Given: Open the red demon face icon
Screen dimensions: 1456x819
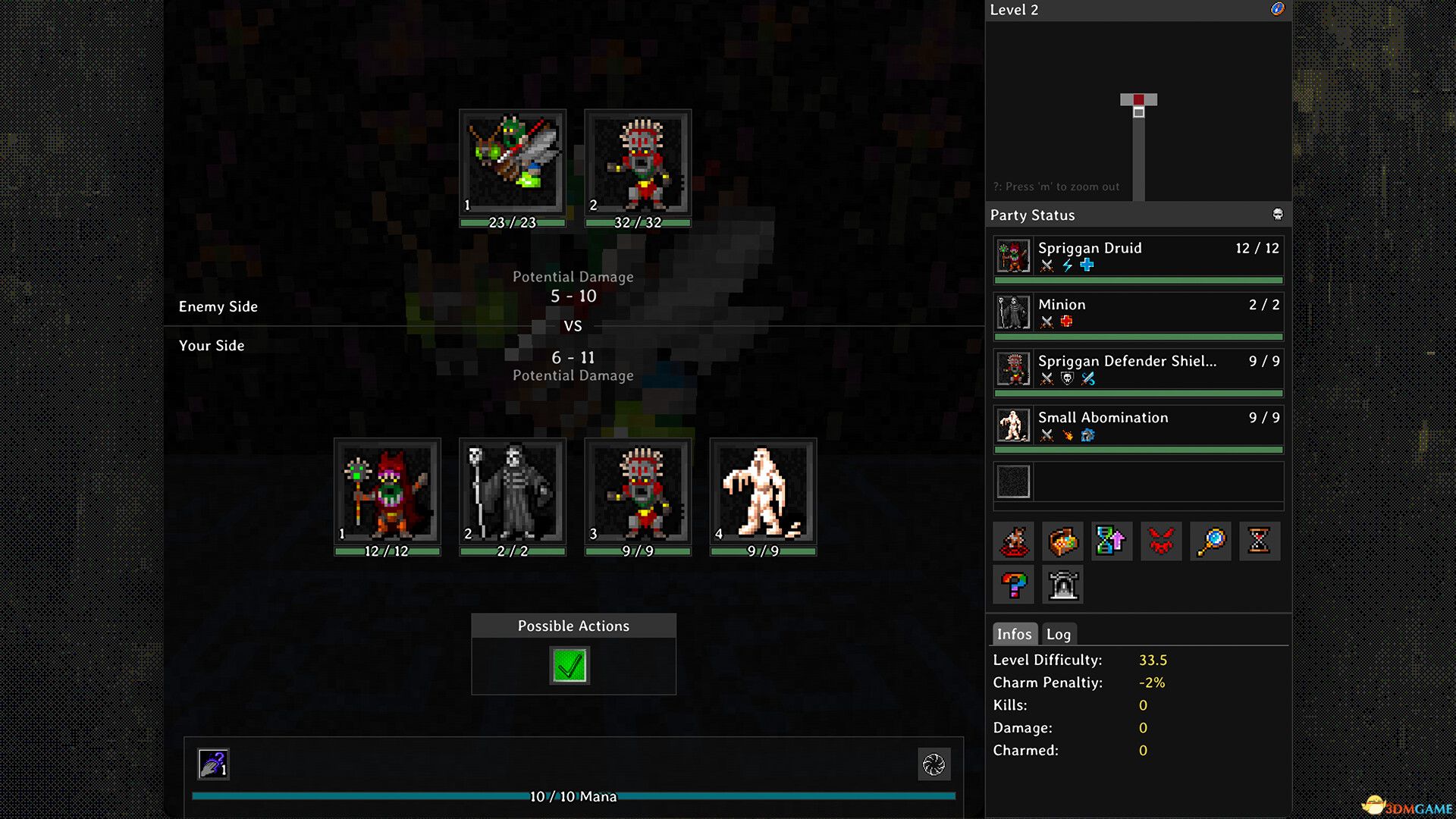Looking at the screenshot, I should pyautogui.click(x=1161, y=541).
